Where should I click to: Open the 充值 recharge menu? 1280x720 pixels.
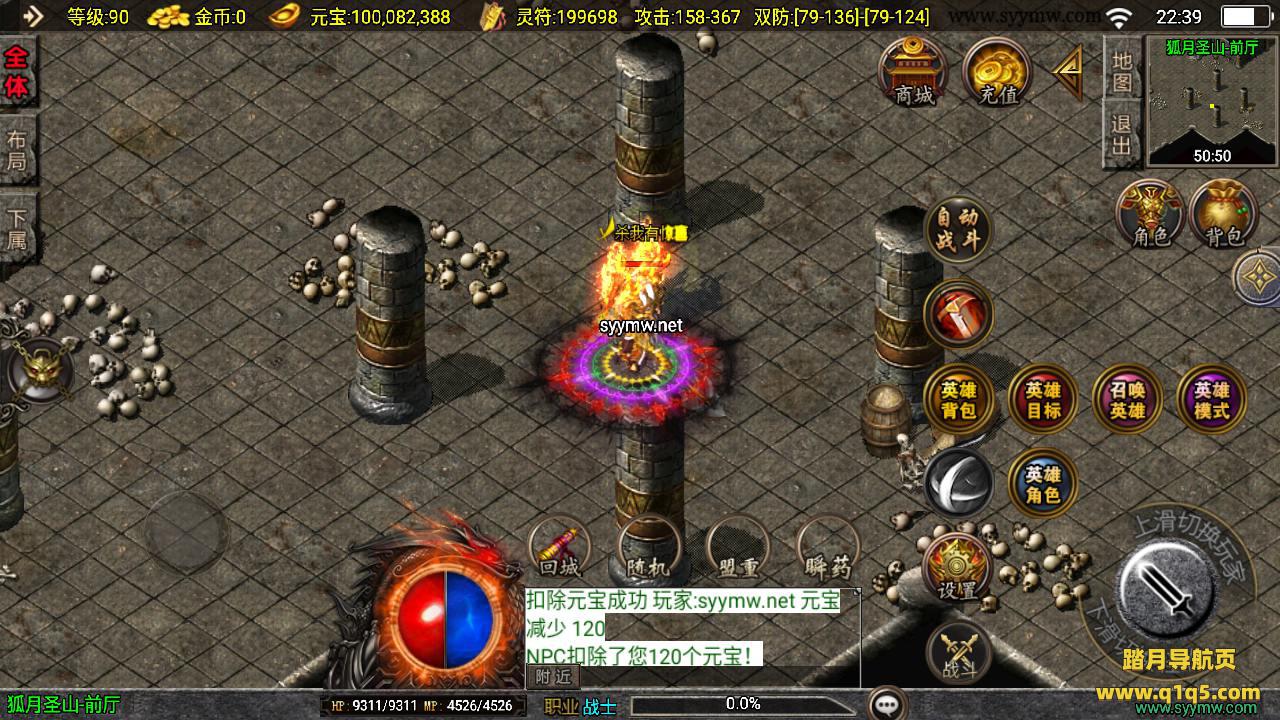(x=997, y=72)
